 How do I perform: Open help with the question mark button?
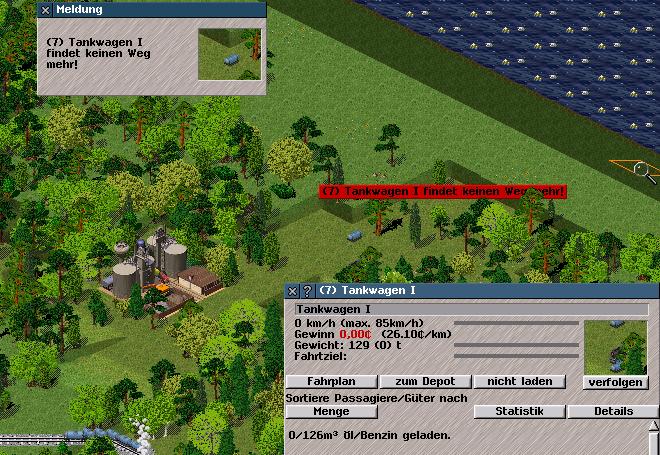306,291
